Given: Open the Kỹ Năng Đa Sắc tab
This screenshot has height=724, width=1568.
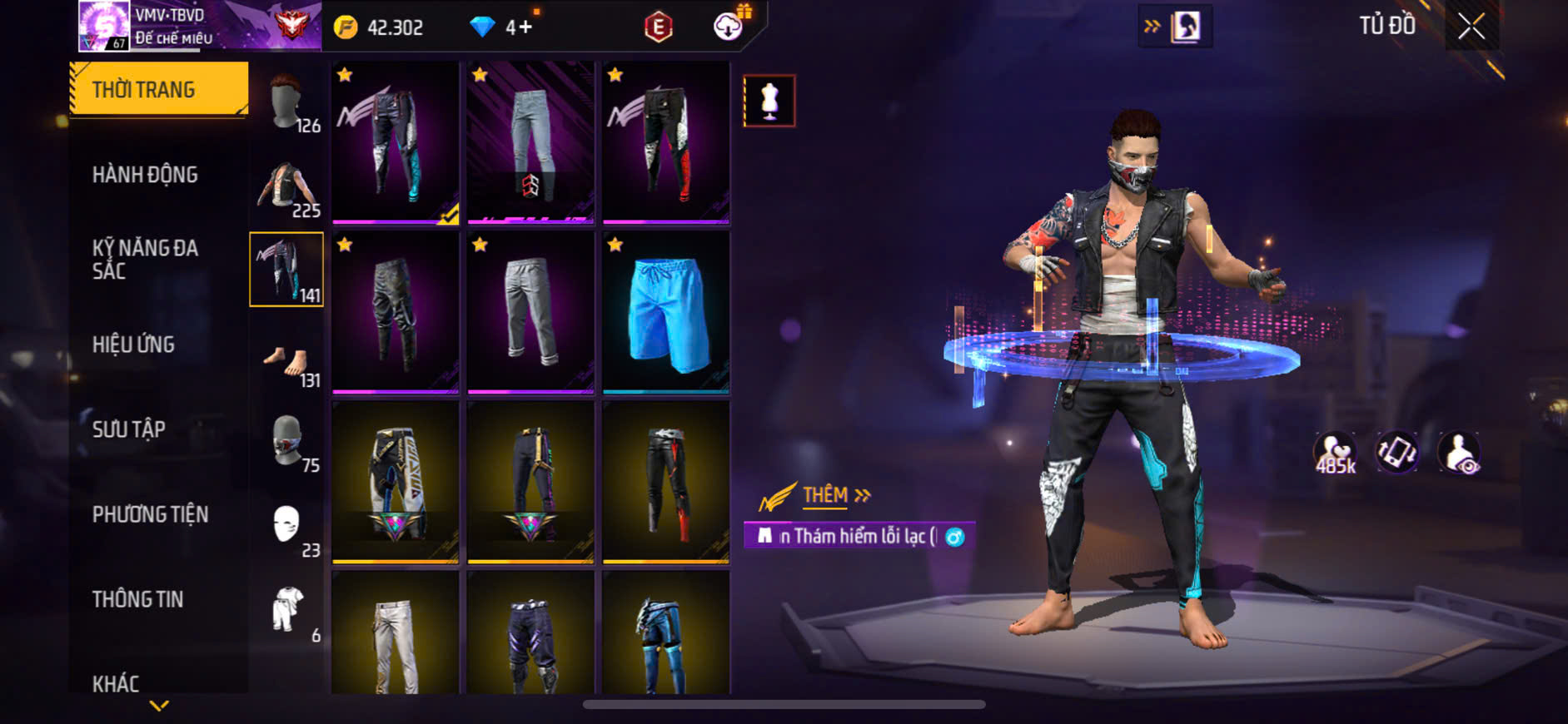Looking at the screenshot, I should (145, 259).
